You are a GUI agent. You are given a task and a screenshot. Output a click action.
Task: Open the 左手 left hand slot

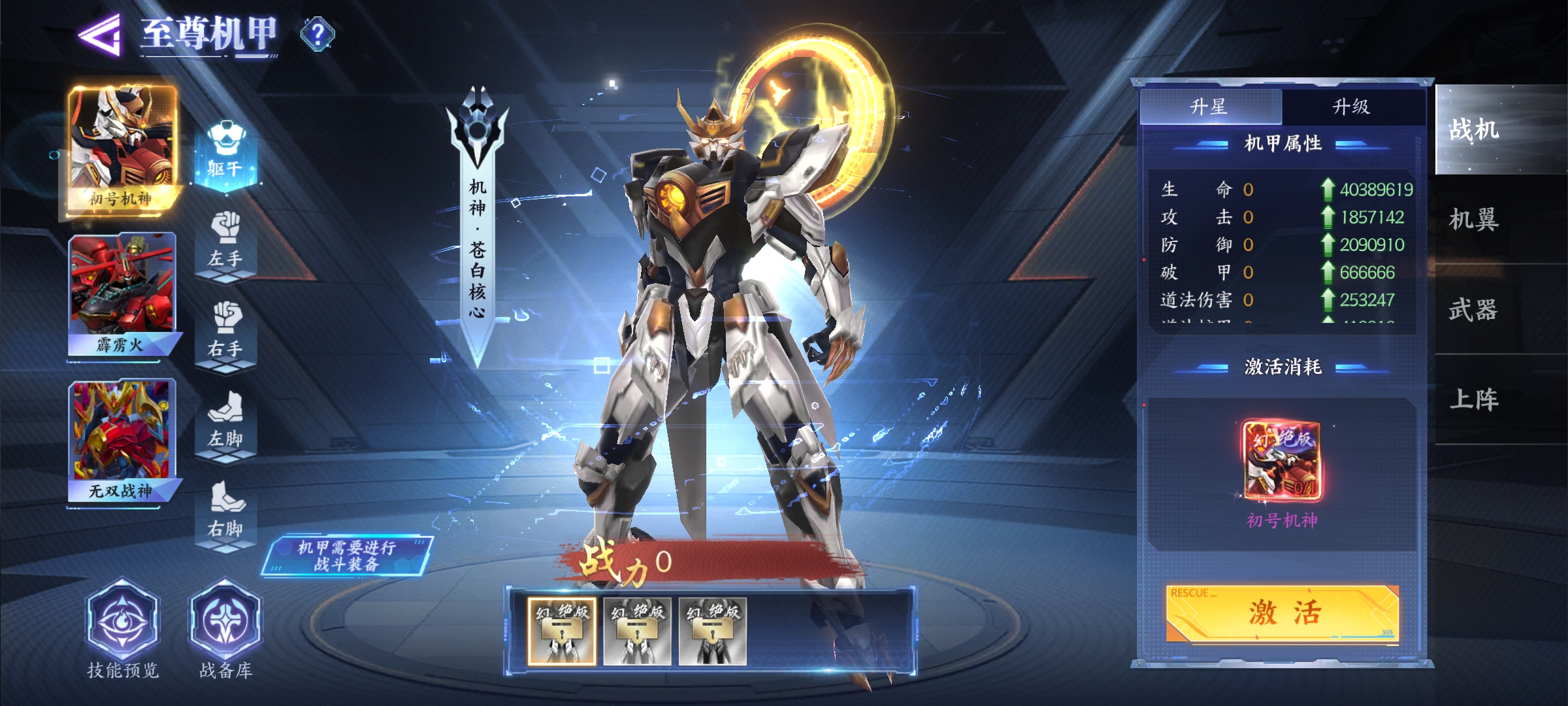[x=225, y=241]
